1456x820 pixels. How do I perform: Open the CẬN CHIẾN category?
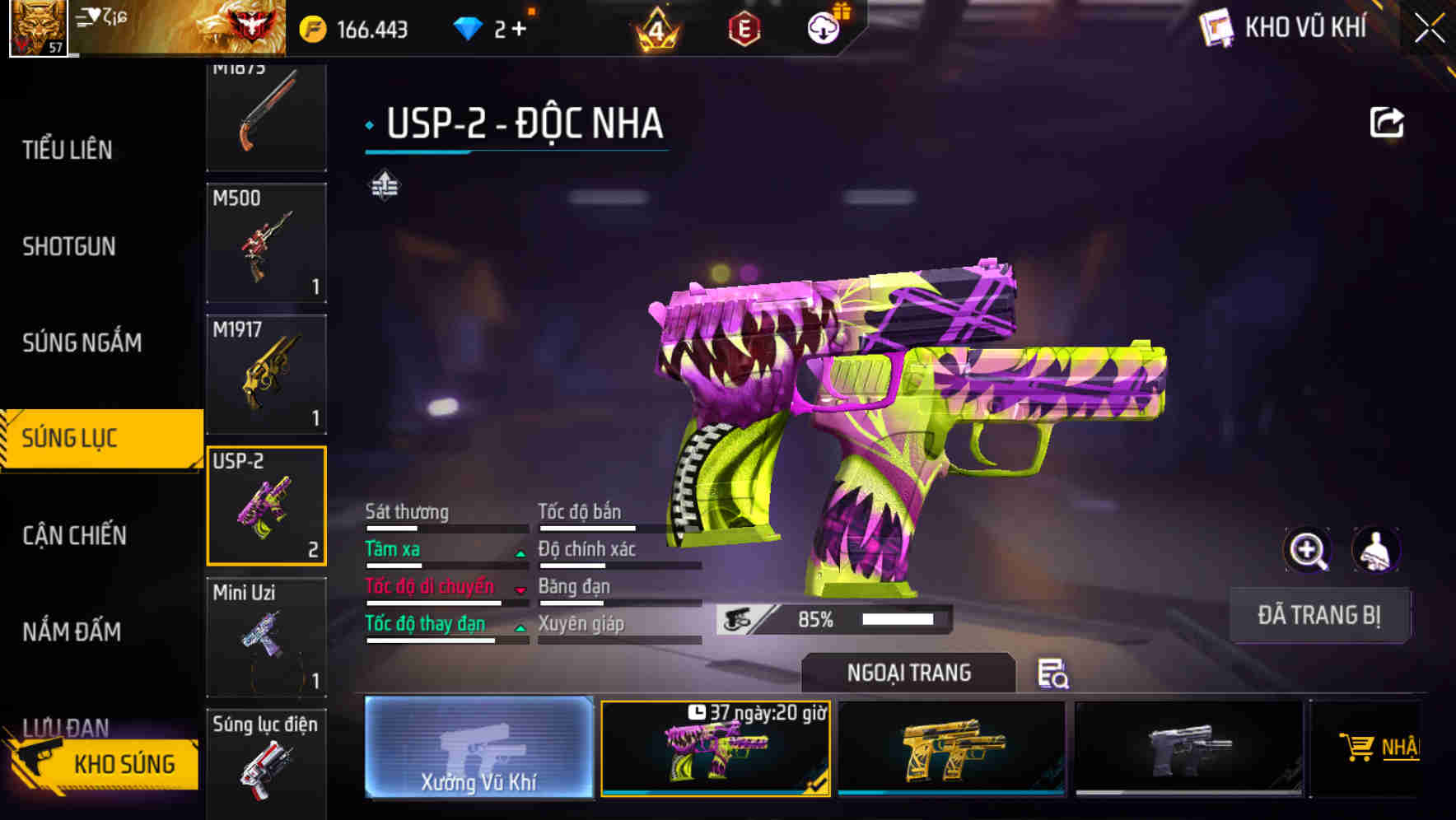(74, 535)
